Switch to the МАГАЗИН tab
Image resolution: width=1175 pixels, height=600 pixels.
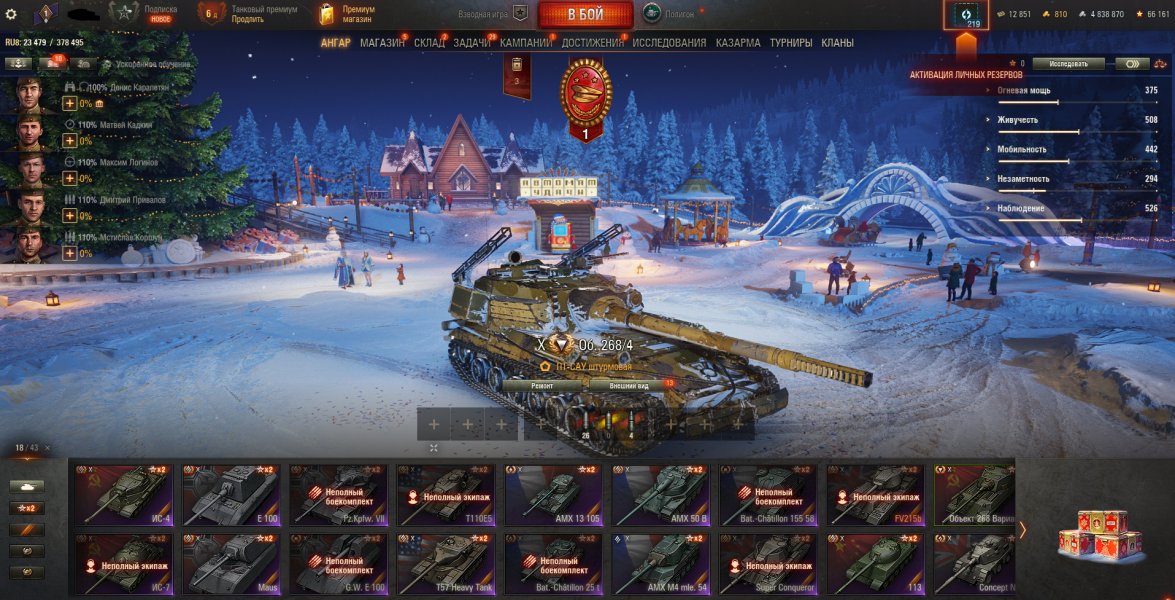point(382,43)
